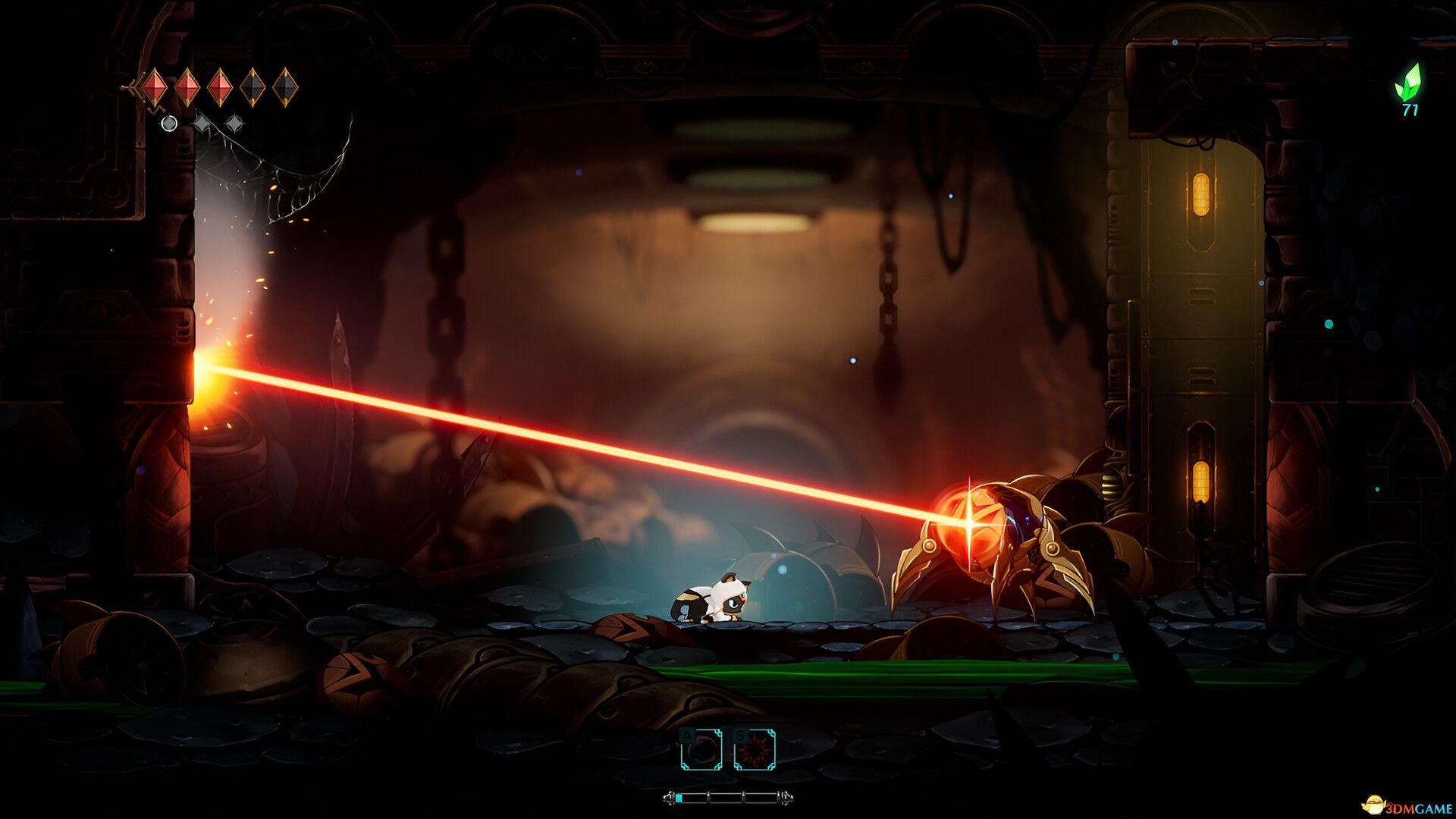
Task: Click the green crystal currency icon
Action: click(x=1408, y=82)
